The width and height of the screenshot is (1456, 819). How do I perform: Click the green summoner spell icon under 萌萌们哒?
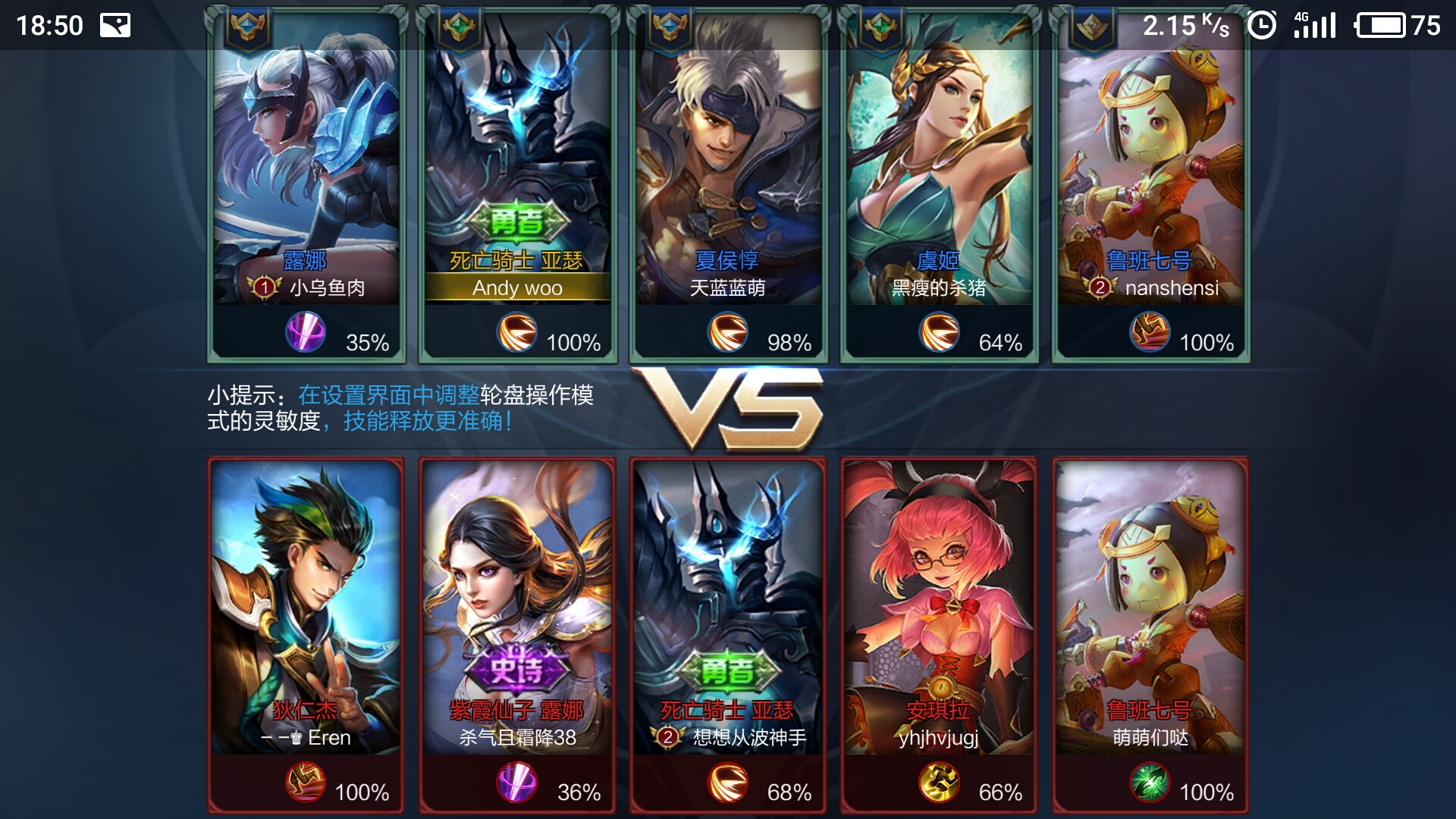click(1150, 783)
